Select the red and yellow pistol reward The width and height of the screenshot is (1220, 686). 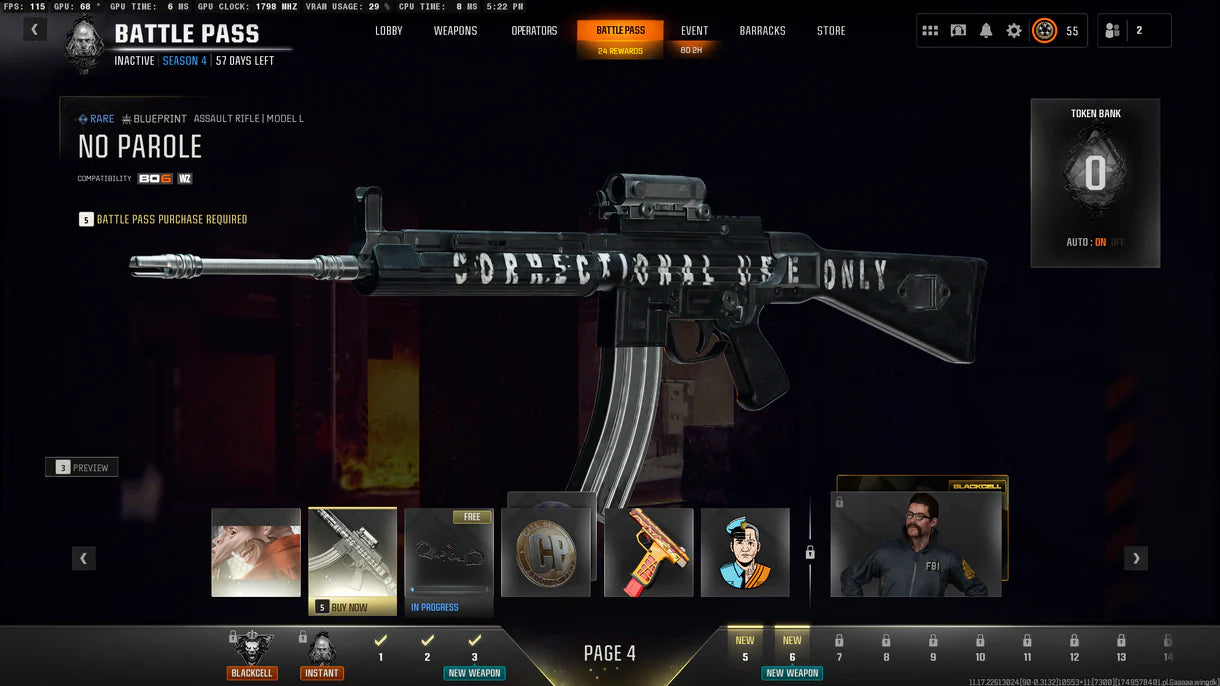coord(649,553)
